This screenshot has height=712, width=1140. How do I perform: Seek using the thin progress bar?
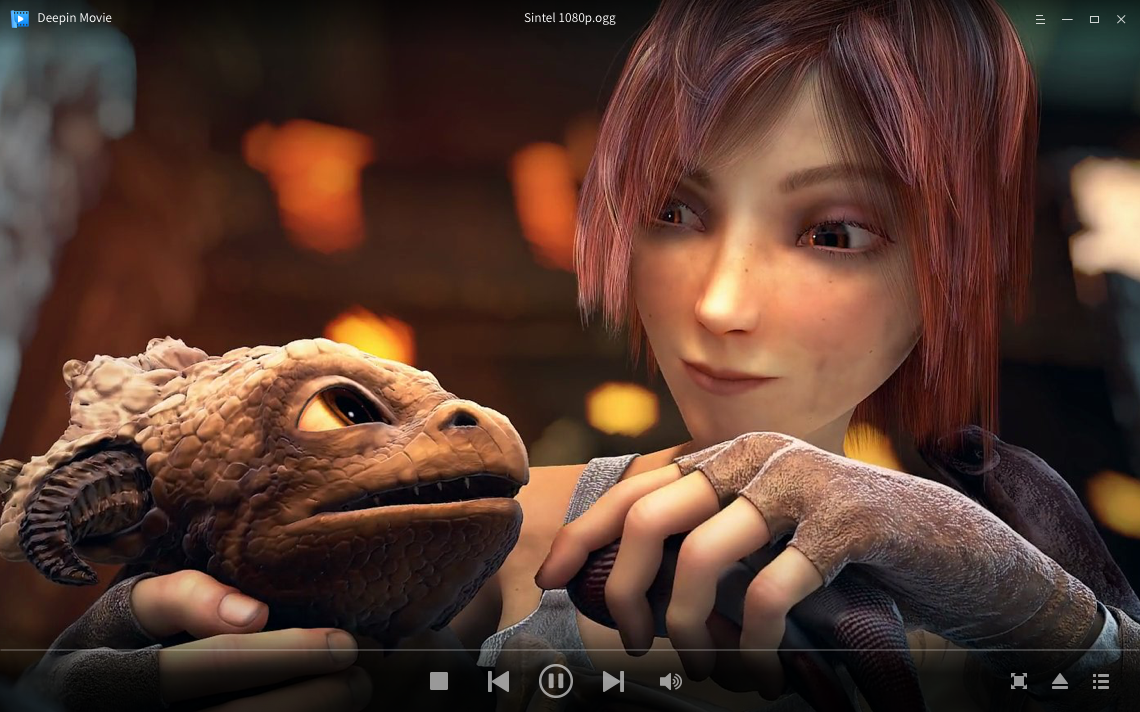(570, 650)
